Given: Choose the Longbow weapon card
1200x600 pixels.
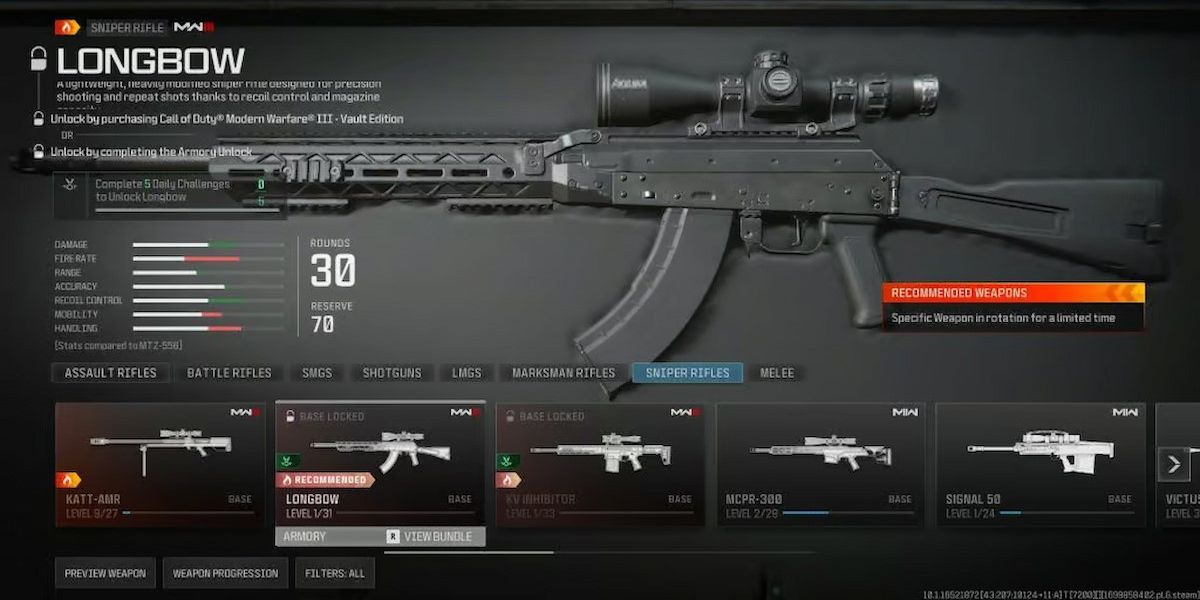Looking at the screenshot, I should click(380, 464).
